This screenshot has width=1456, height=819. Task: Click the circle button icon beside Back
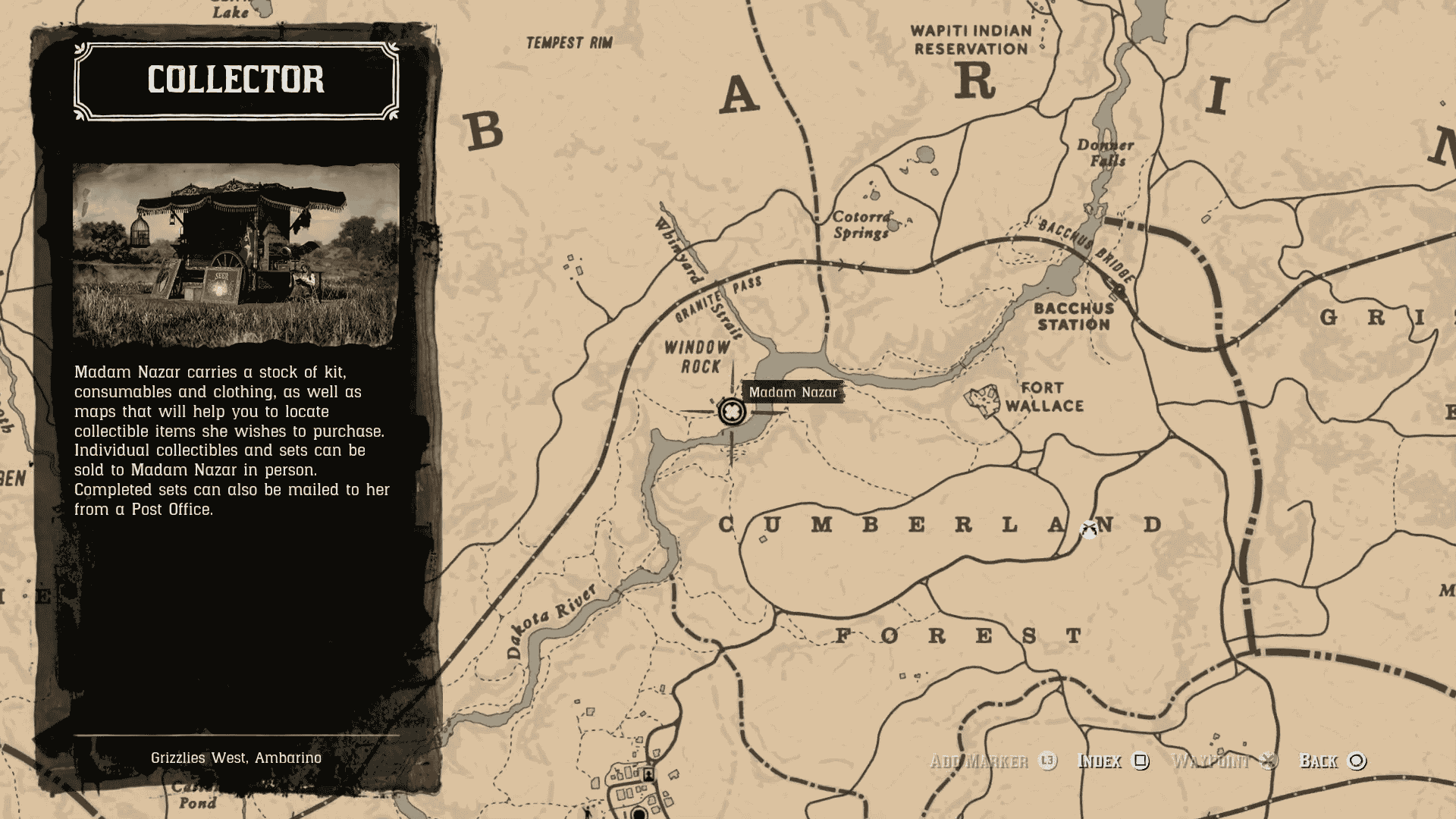tap(1357, 761)
